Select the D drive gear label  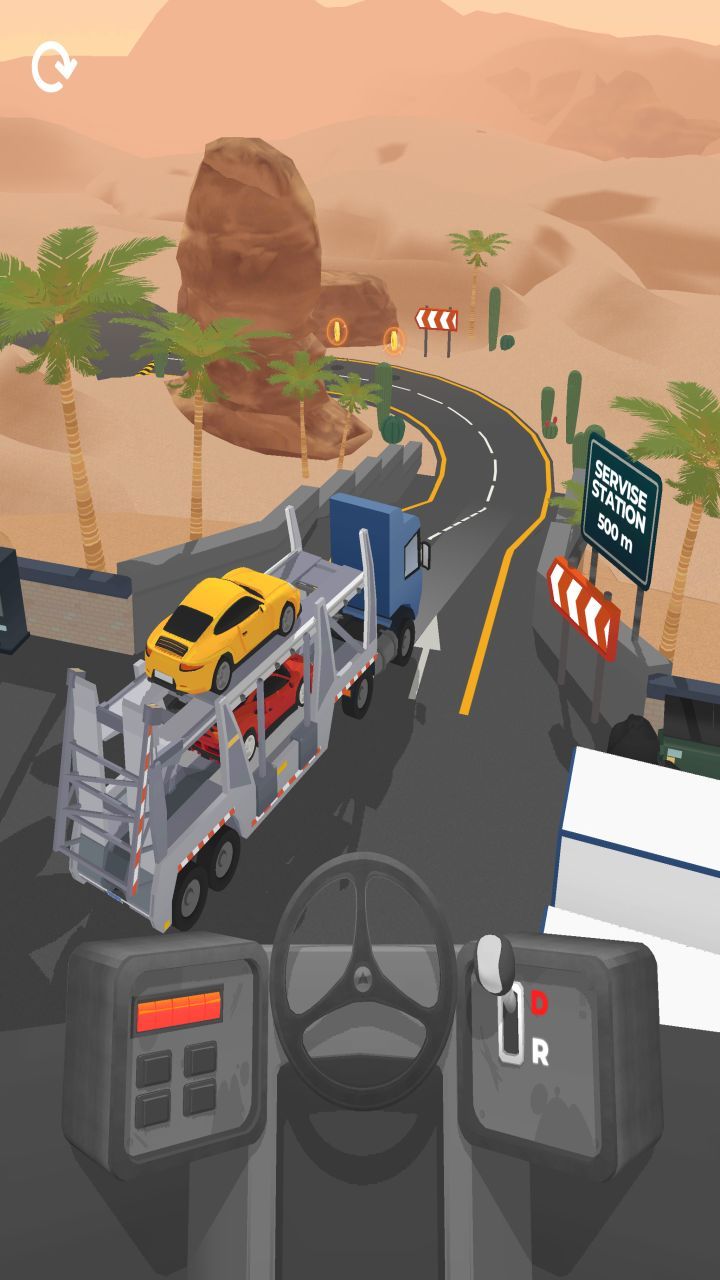tap(539, 1001)
